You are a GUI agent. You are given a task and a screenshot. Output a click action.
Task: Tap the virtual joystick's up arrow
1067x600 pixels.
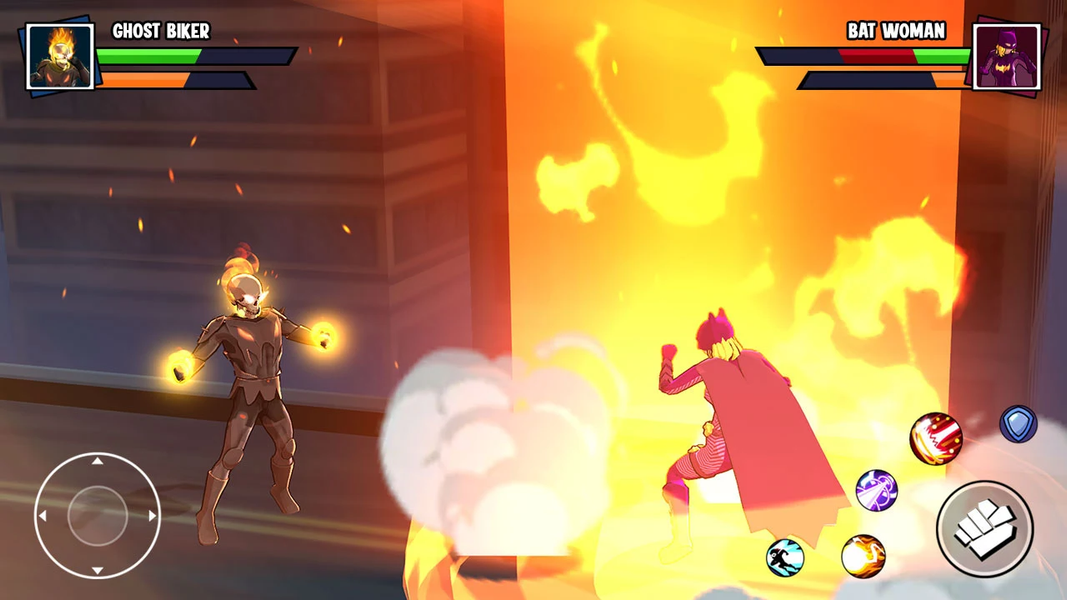[97, 462]
